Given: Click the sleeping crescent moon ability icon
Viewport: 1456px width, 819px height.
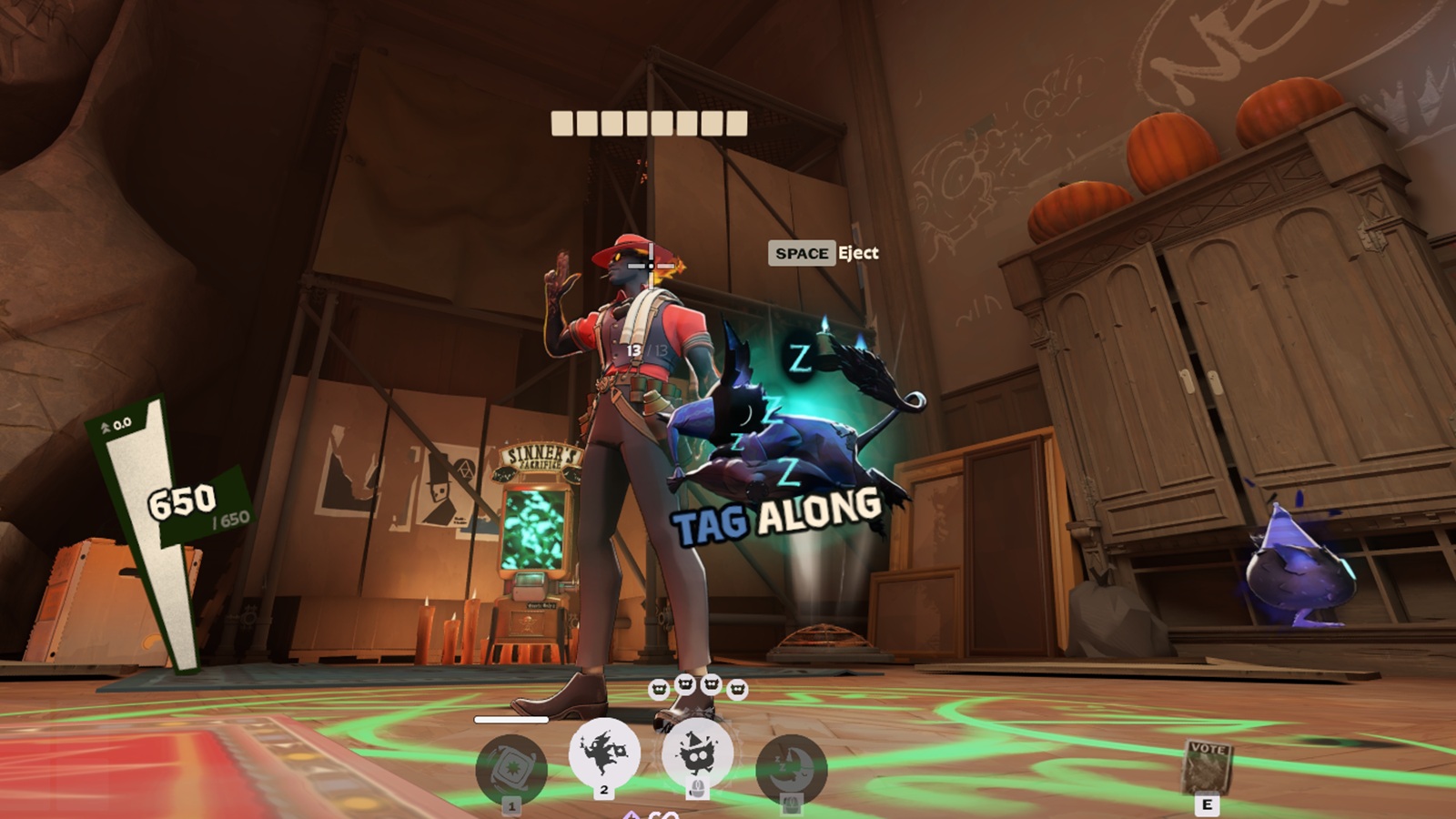Looking at the screenshot, I should pyautogui.click(x=791, y=769).
